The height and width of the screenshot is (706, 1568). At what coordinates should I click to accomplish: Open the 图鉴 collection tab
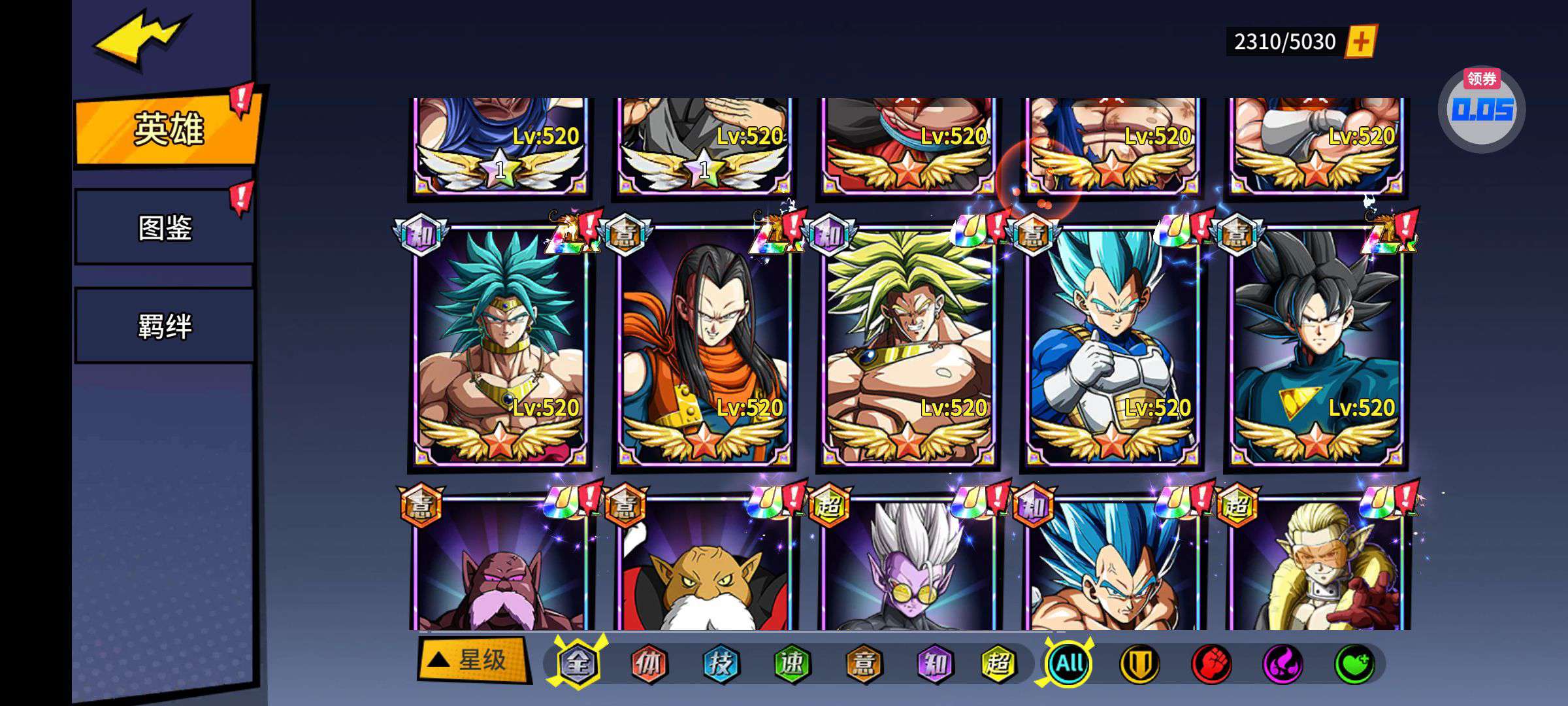pyautogui.click(x=165, y=227)
